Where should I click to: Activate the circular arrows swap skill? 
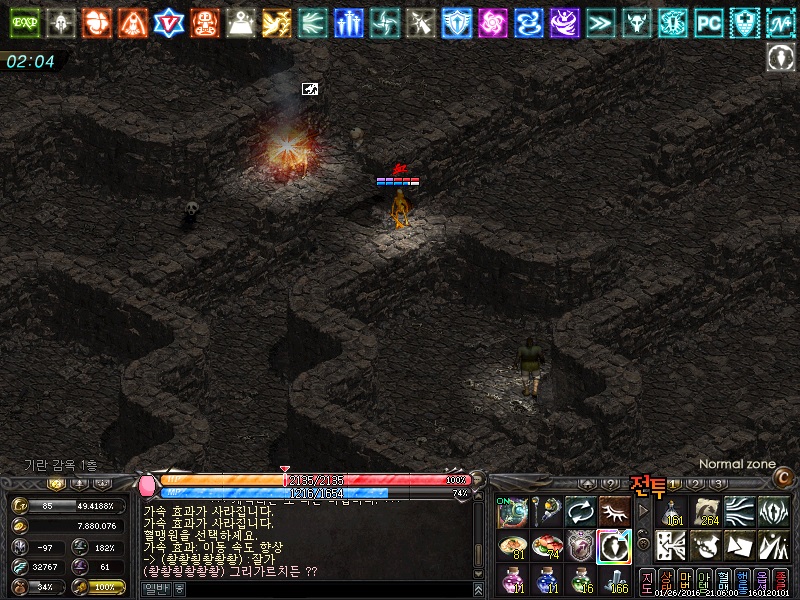tap(580, 512)
